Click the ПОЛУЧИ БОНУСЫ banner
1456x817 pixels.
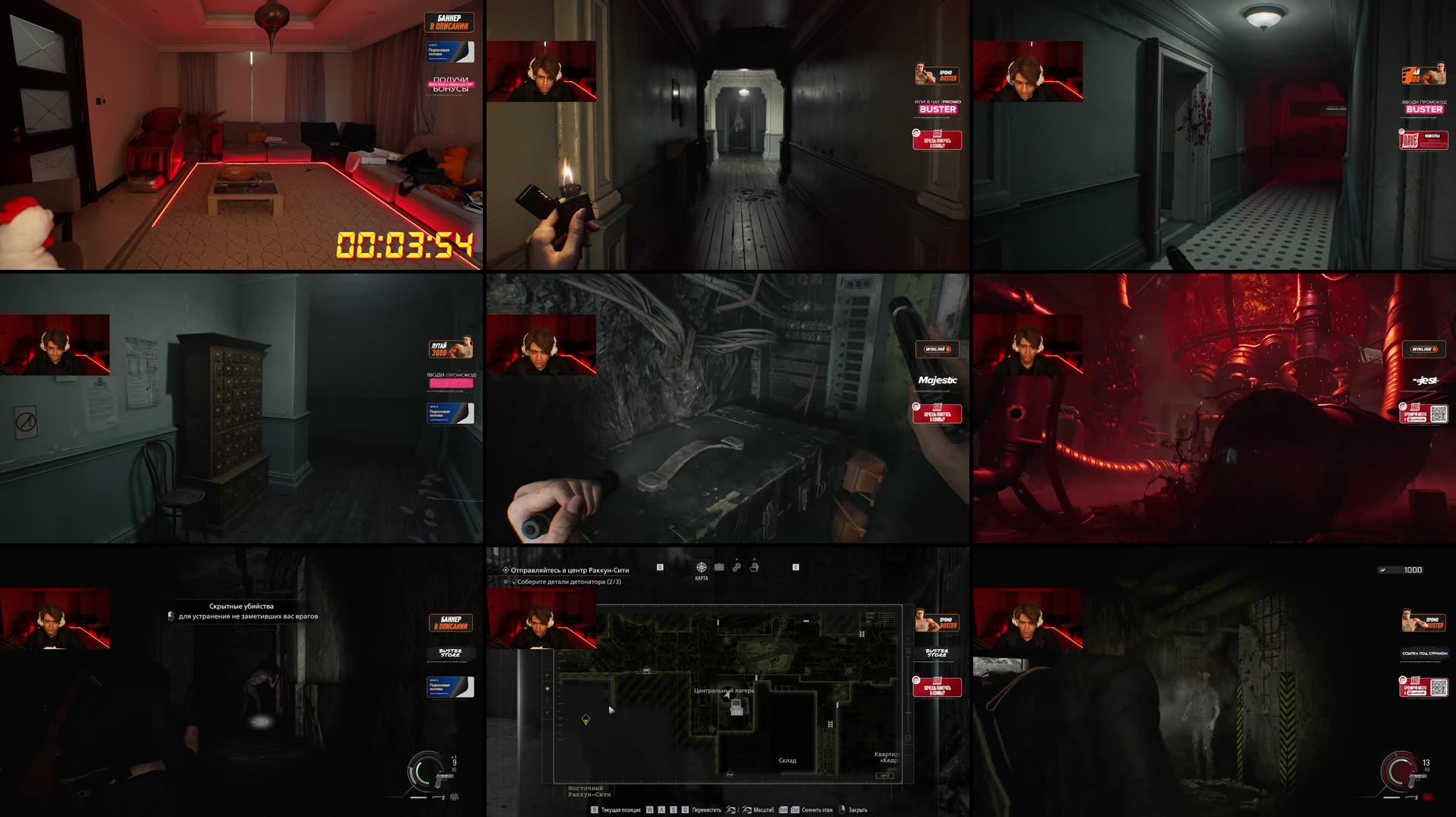452,84
